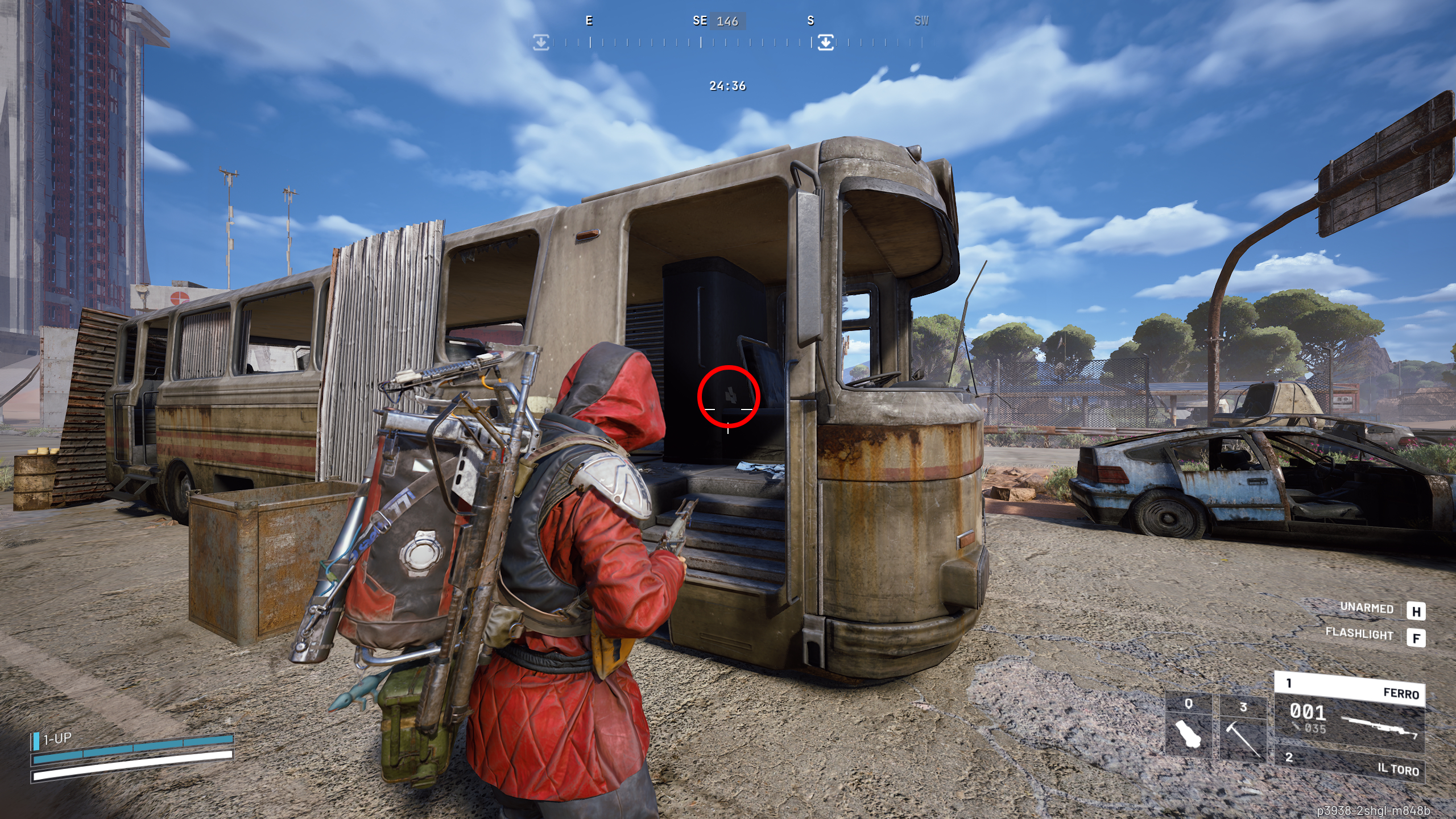Switch the highlighted 146 heading indicator
The width and height of the screenshot is (1456, 819).
(728, 21)
